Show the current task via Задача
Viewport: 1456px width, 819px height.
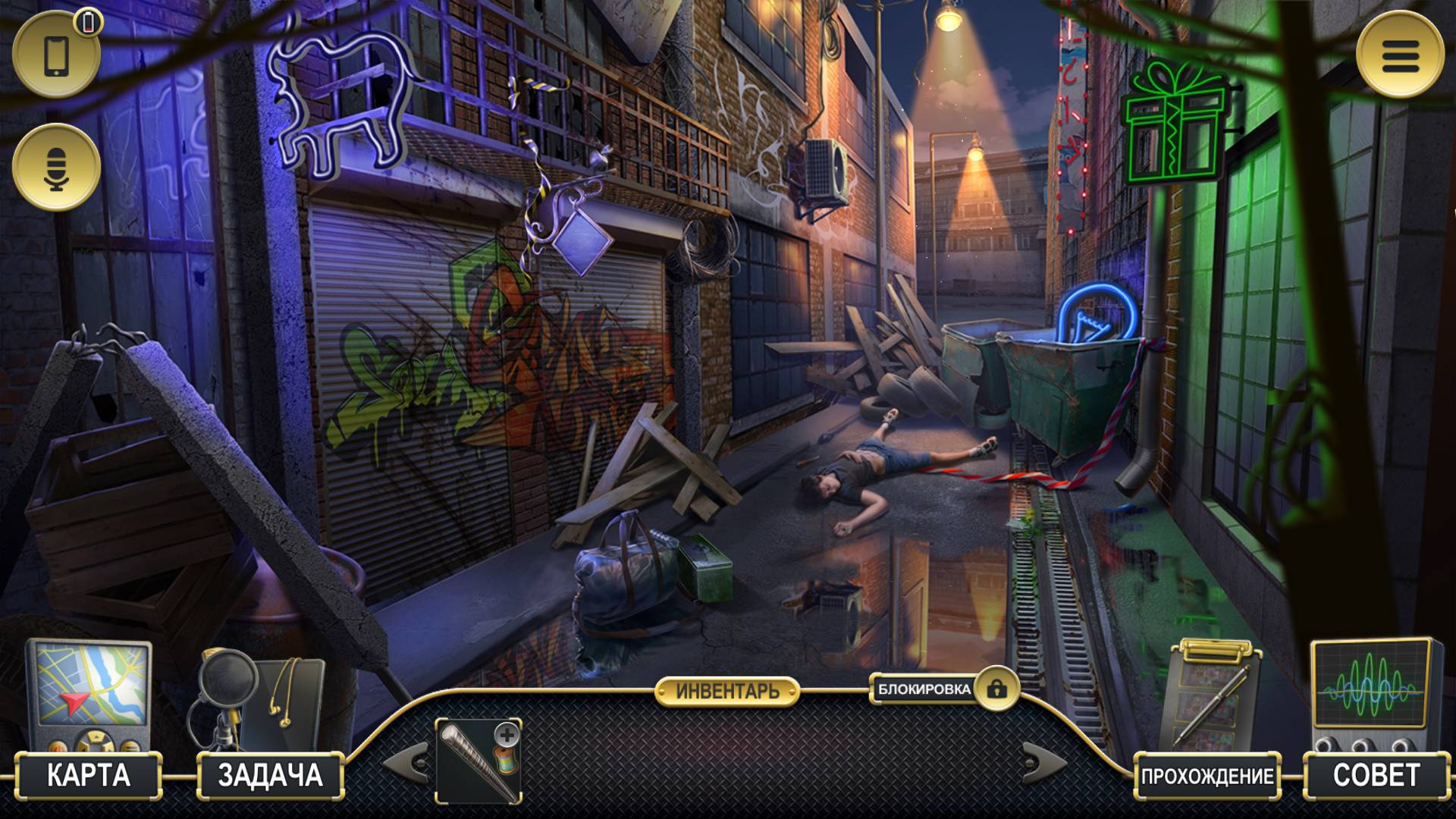(x=270, y=775)
